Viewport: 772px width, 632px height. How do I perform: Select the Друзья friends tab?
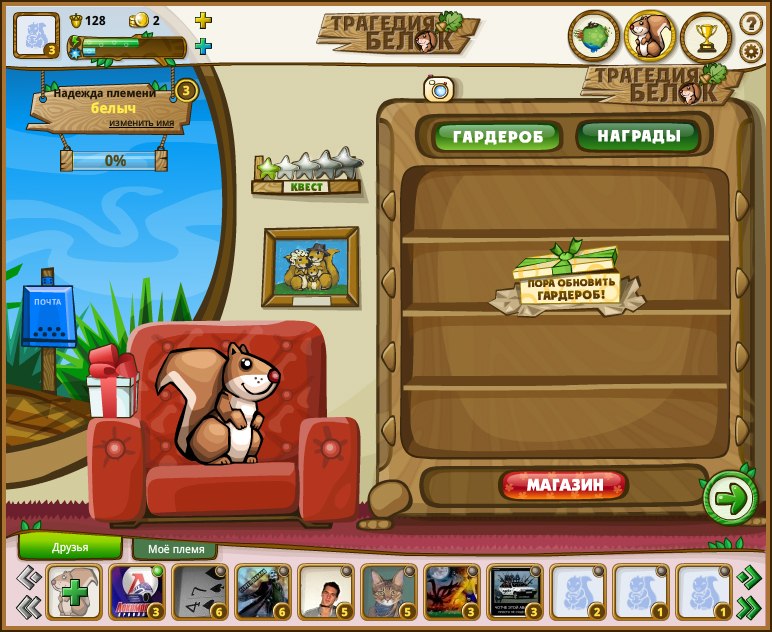pos(70,547)
